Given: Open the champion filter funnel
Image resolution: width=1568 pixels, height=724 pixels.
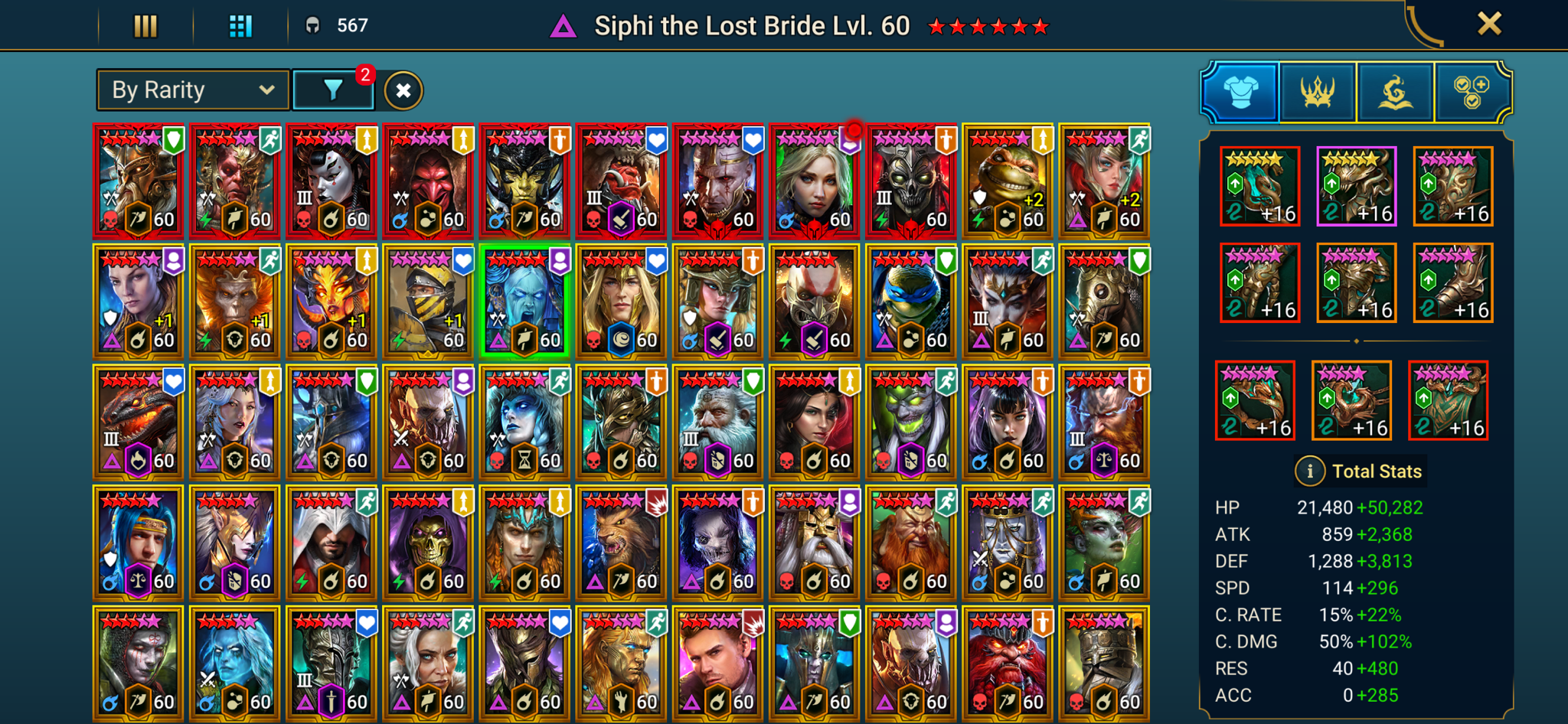Looking at the screenshot, I should pyautogui.click(x=332, y=90).
